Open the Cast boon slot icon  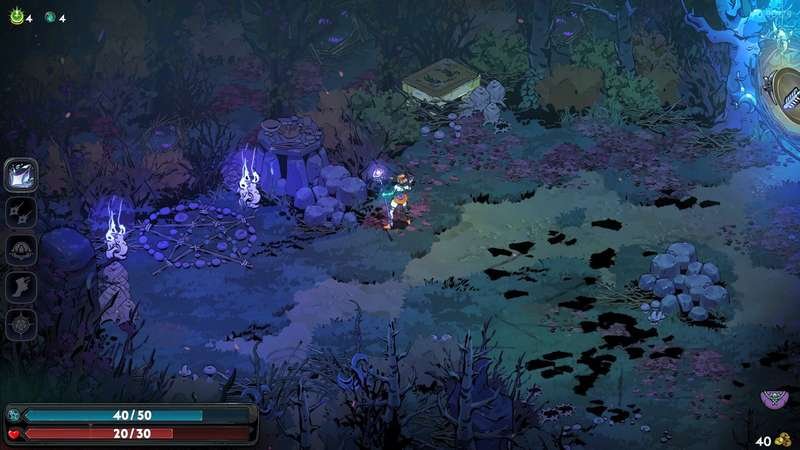(x=22, y=250)
